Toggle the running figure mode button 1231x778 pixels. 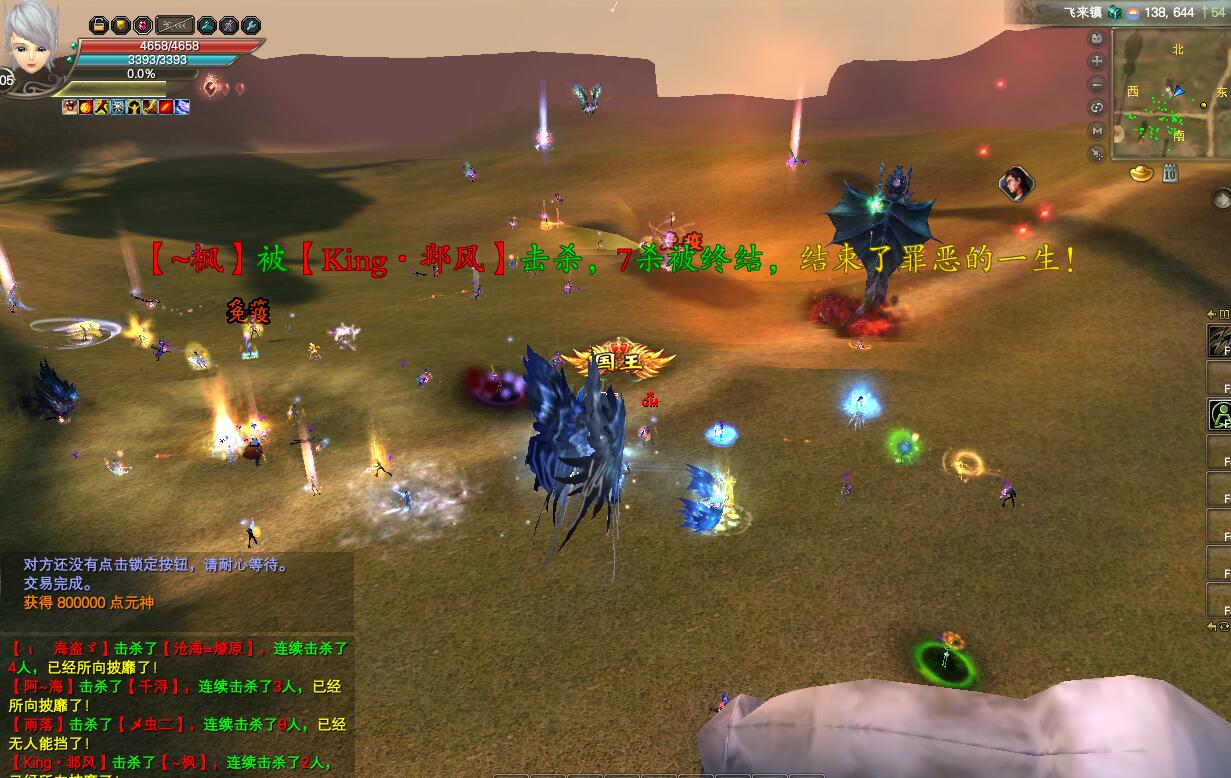pos(230,25)
